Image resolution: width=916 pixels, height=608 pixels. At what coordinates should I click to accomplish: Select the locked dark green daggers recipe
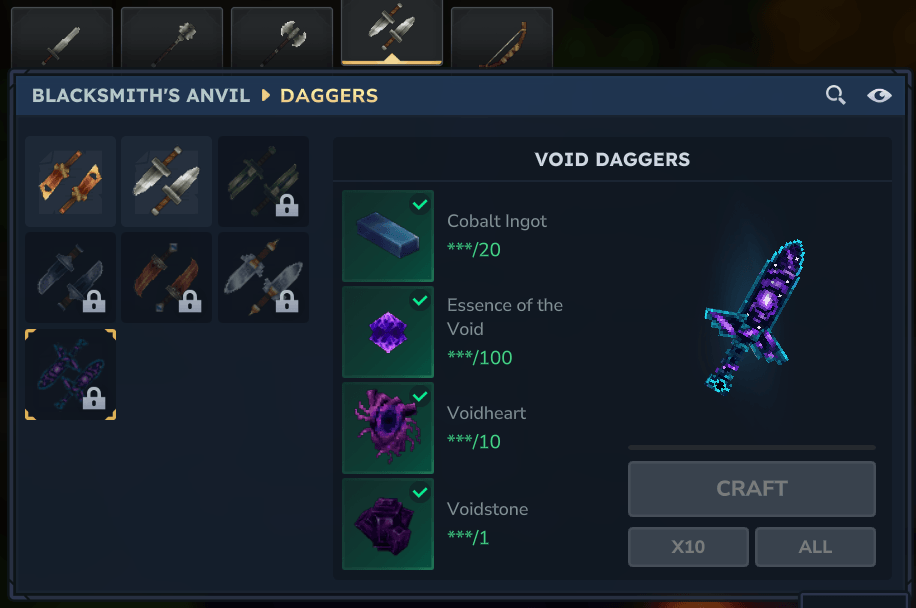point(263,182)
